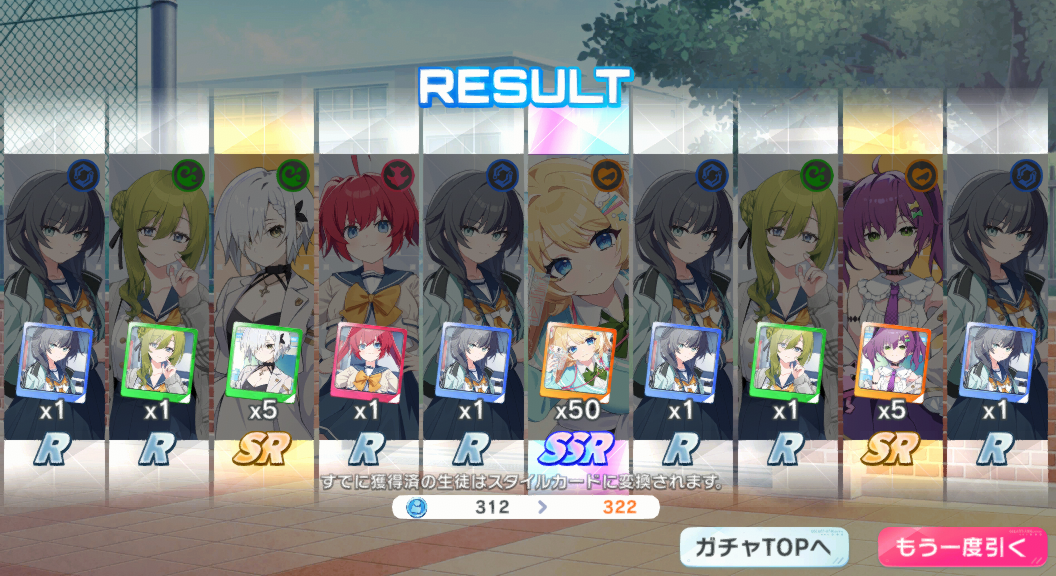The image size is (1056, 576).
Task: Select the blonde SSR student card
Action: (579, 300)
